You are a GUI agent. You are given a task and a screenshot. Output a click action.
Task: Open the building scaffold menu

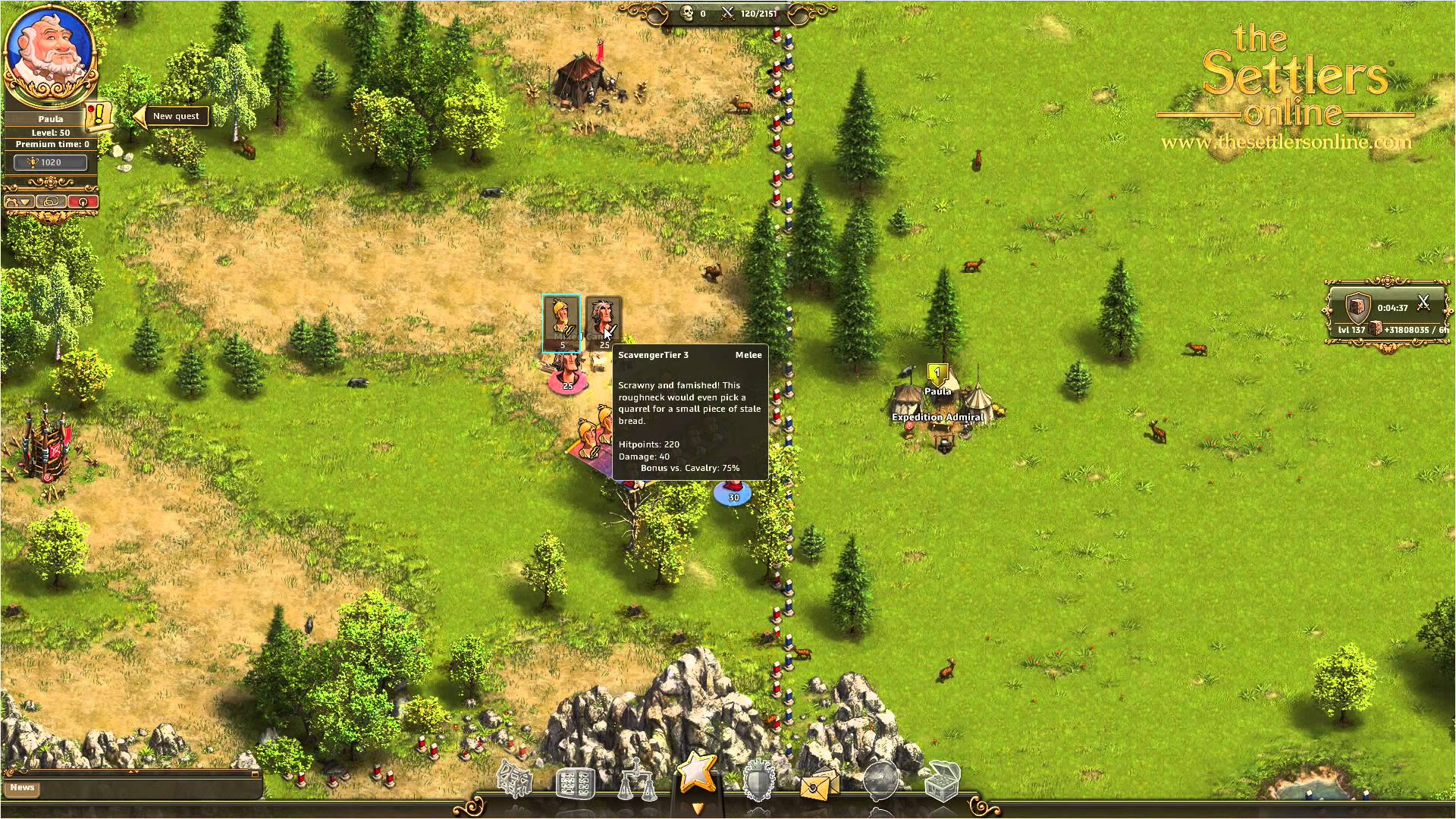(515, 780)
